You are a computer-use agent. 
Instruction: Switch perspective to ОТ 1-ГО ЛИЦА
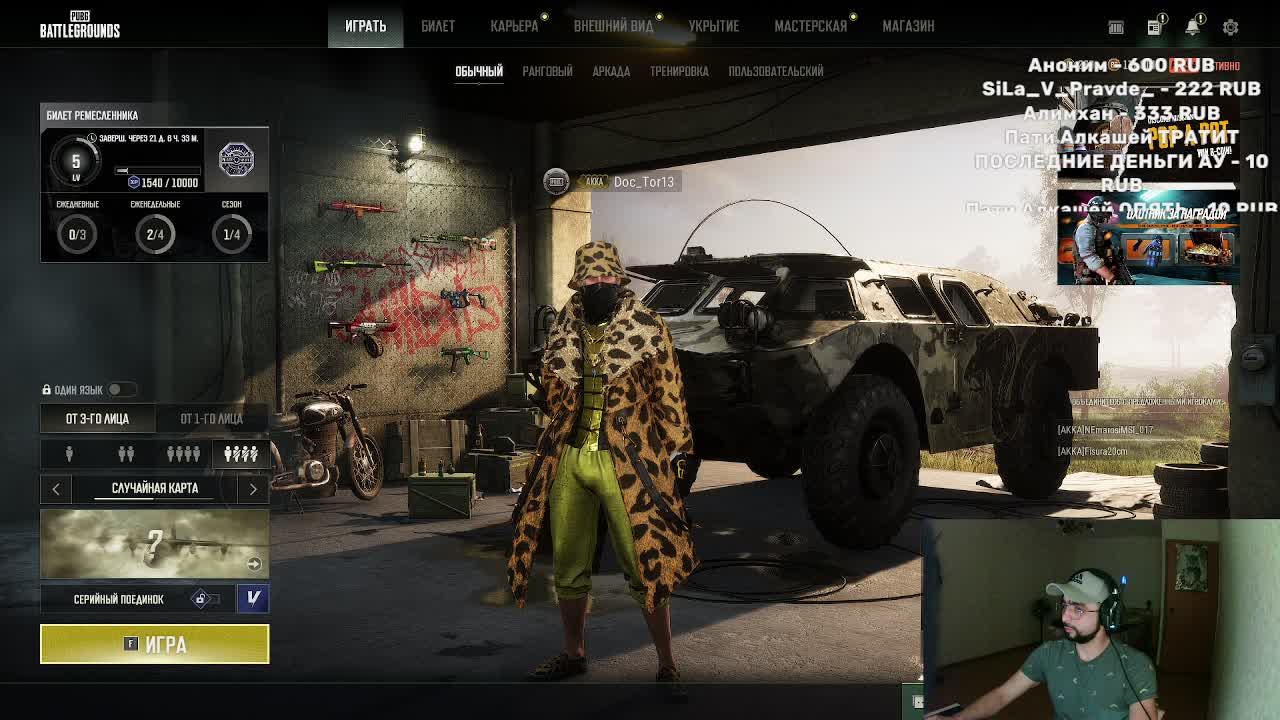211,418
